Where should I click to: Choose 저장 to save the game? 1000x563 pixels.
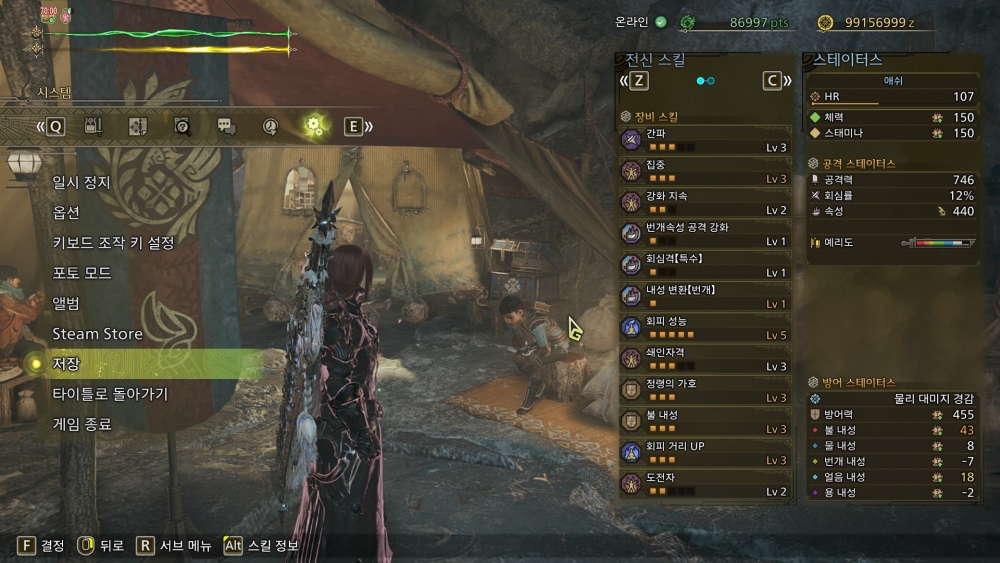(x=66, y=363)
